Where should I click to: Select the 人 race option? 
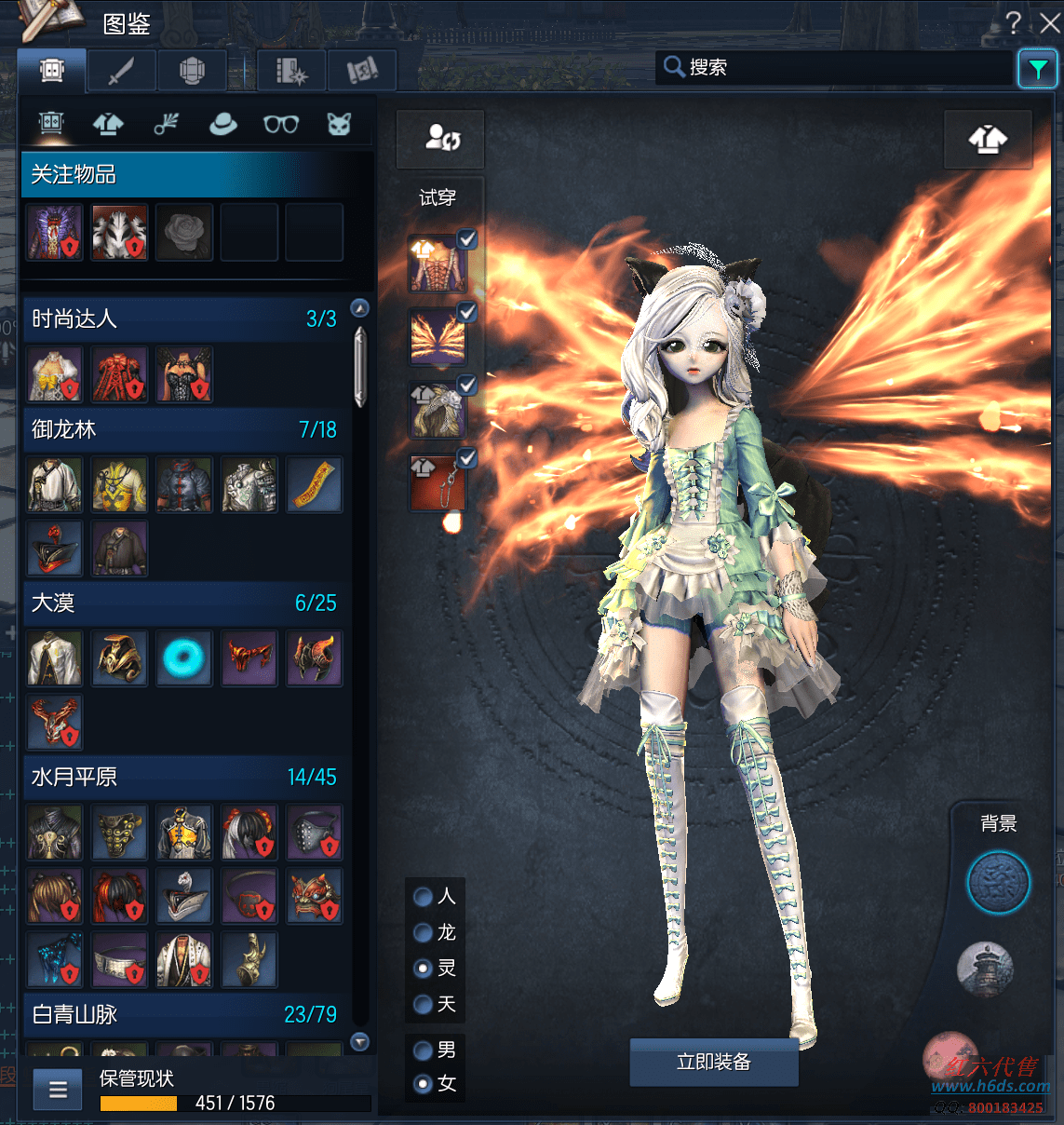[423, 897]
